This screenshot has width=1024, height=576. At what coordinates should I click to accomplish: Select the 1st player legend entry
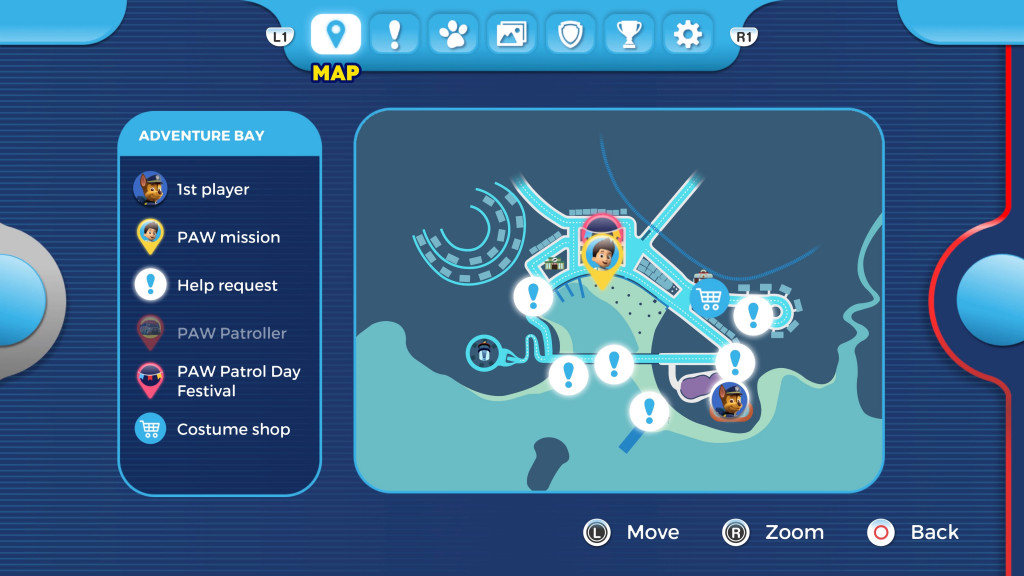click(x=212, y=189)
